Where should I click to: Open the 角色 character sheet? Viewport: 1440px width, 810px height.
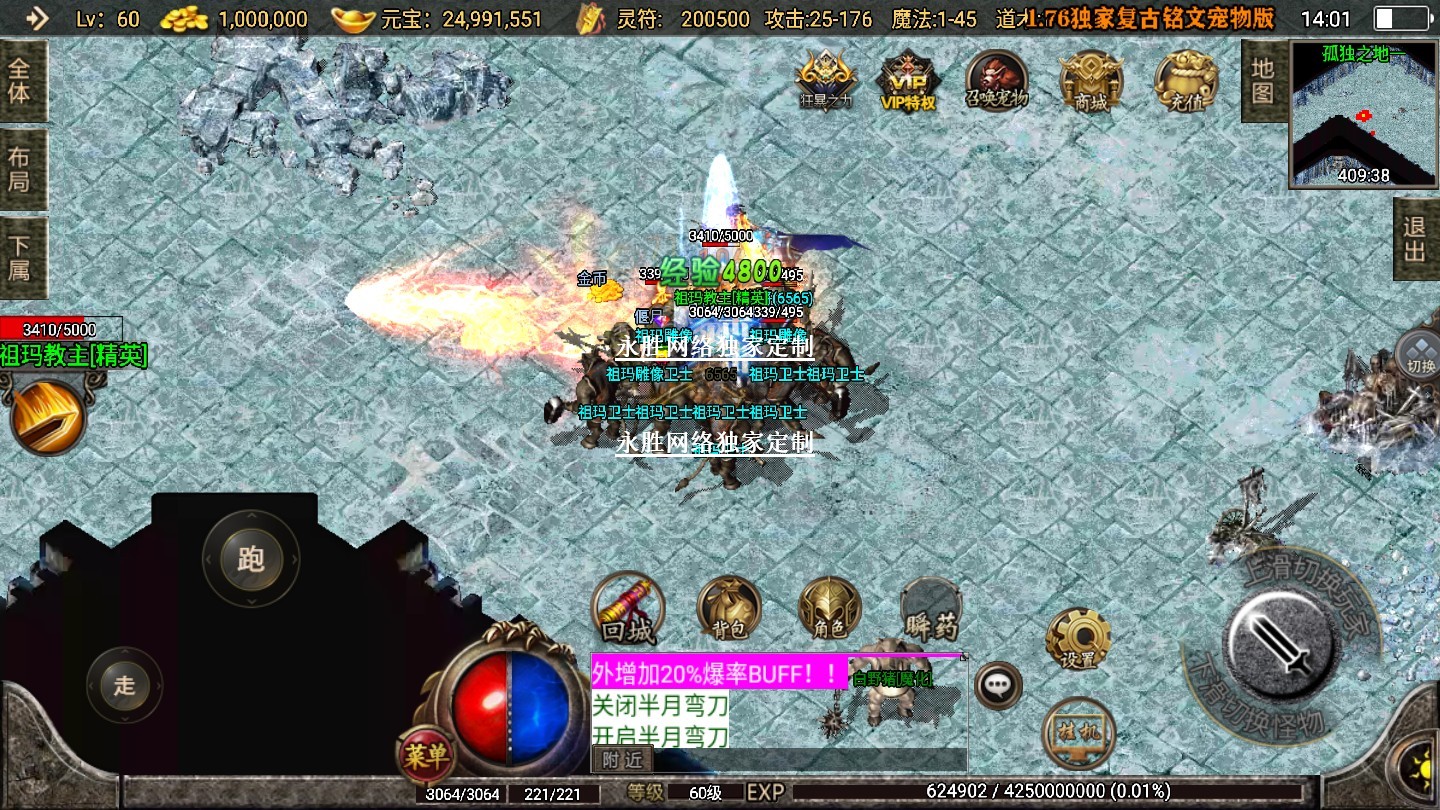tap(829, 609)
